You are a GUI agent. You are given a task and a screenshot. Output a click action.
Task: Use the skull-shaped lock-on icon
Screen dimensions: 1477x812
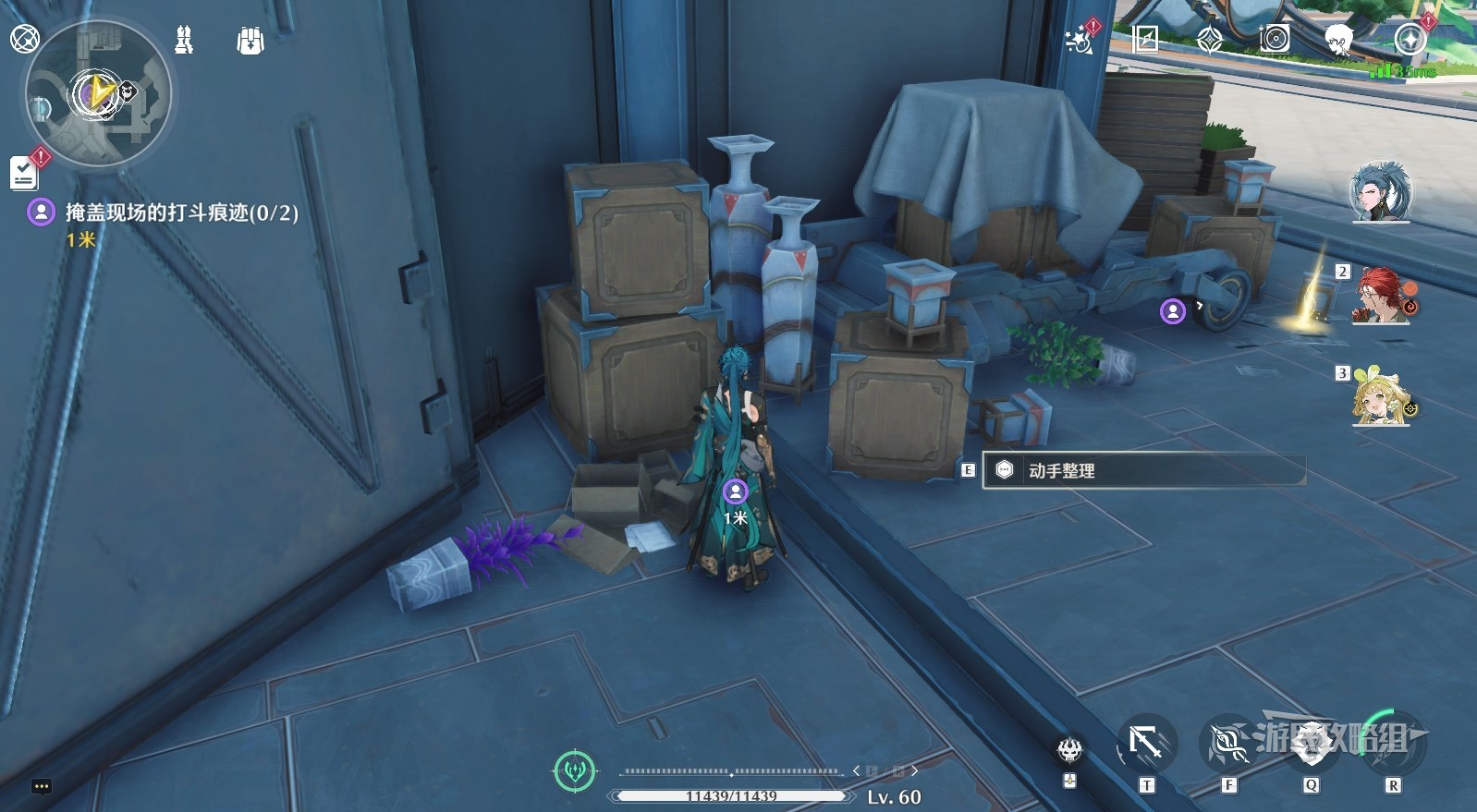pyautogui.click(x=1070, y=748)
